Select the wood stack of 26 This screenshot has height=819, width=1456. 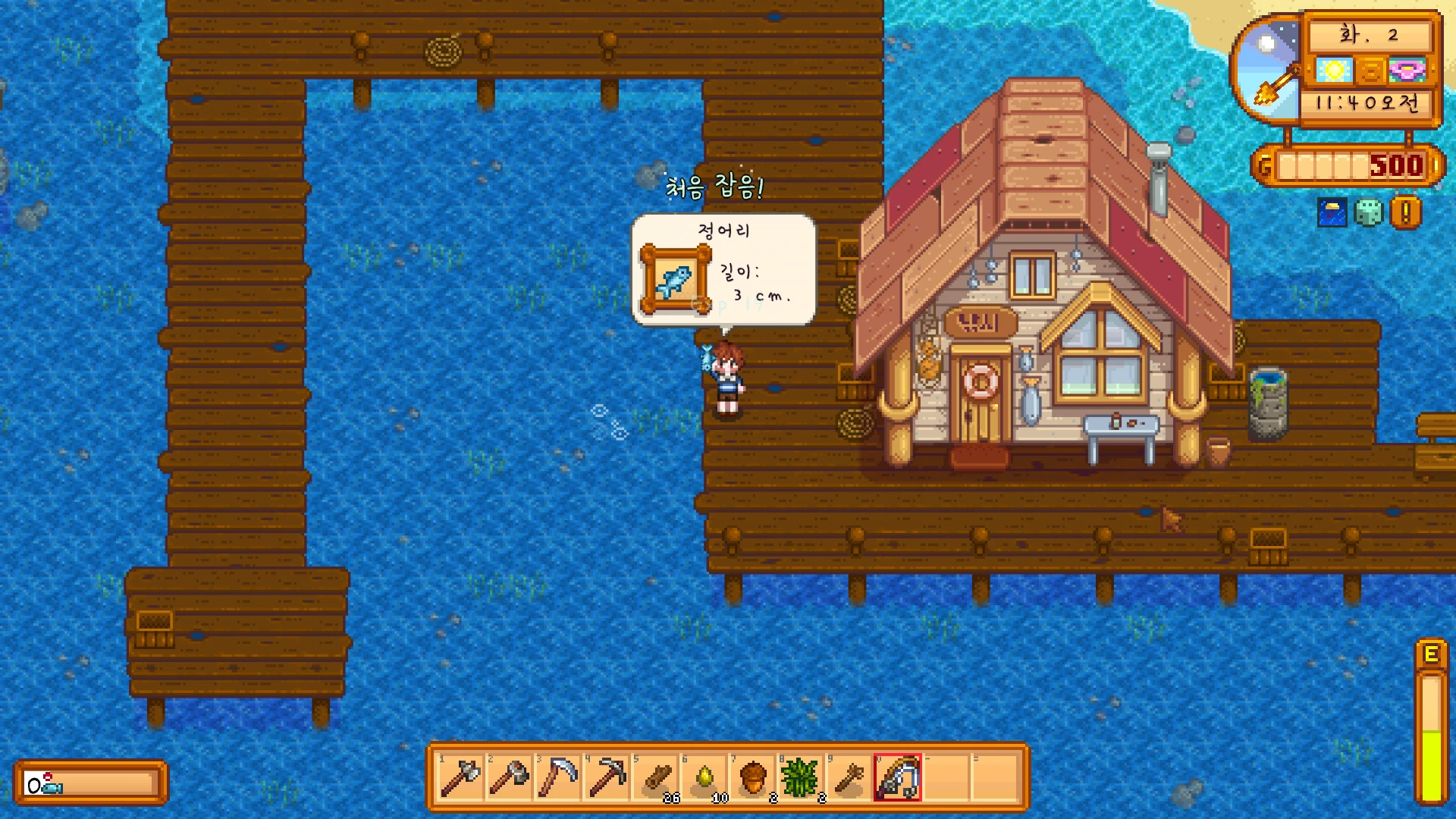tap(655, 778)
